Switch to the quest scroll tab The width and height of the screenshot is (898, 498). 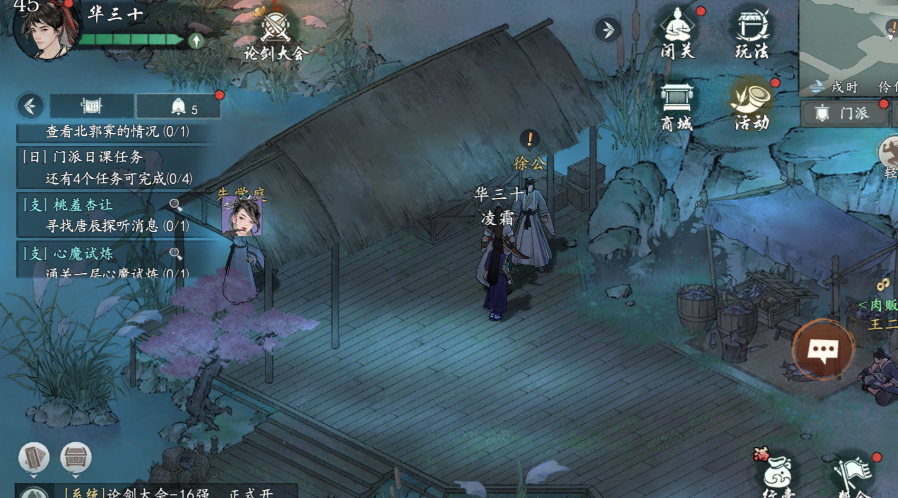pos(92,105)
